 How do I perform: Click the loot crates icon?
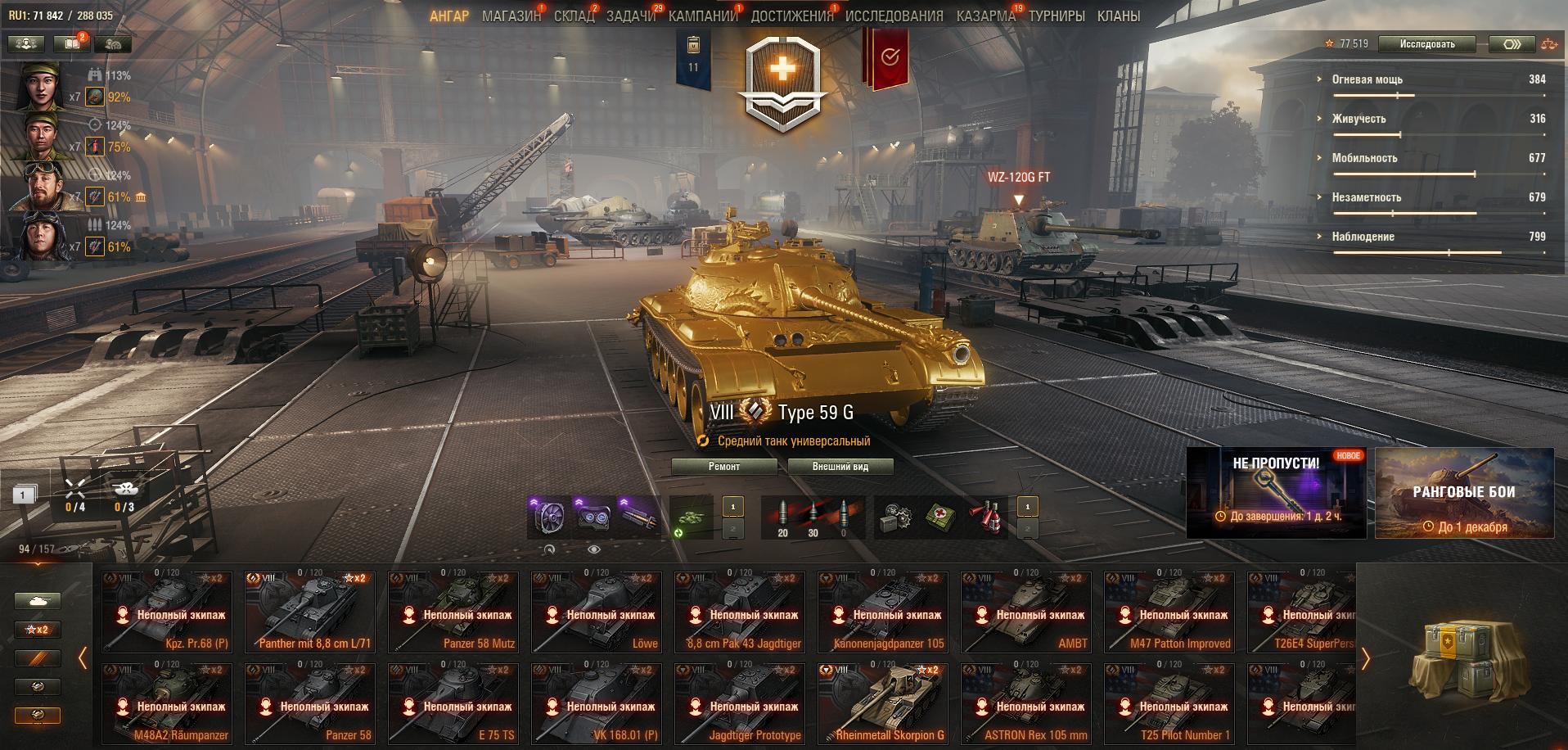[x=1461, y=656]
